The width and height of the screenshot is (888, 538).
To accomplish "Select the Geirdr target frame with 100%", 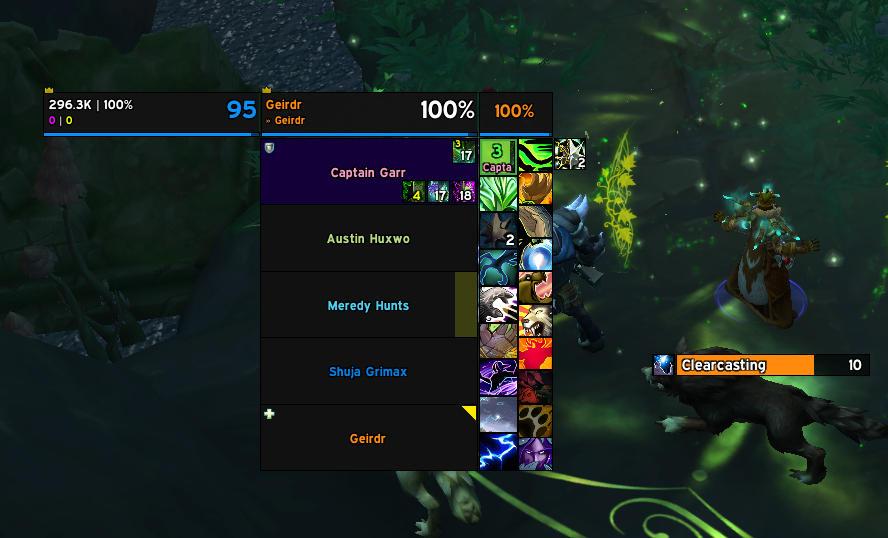I will [369, 112].
